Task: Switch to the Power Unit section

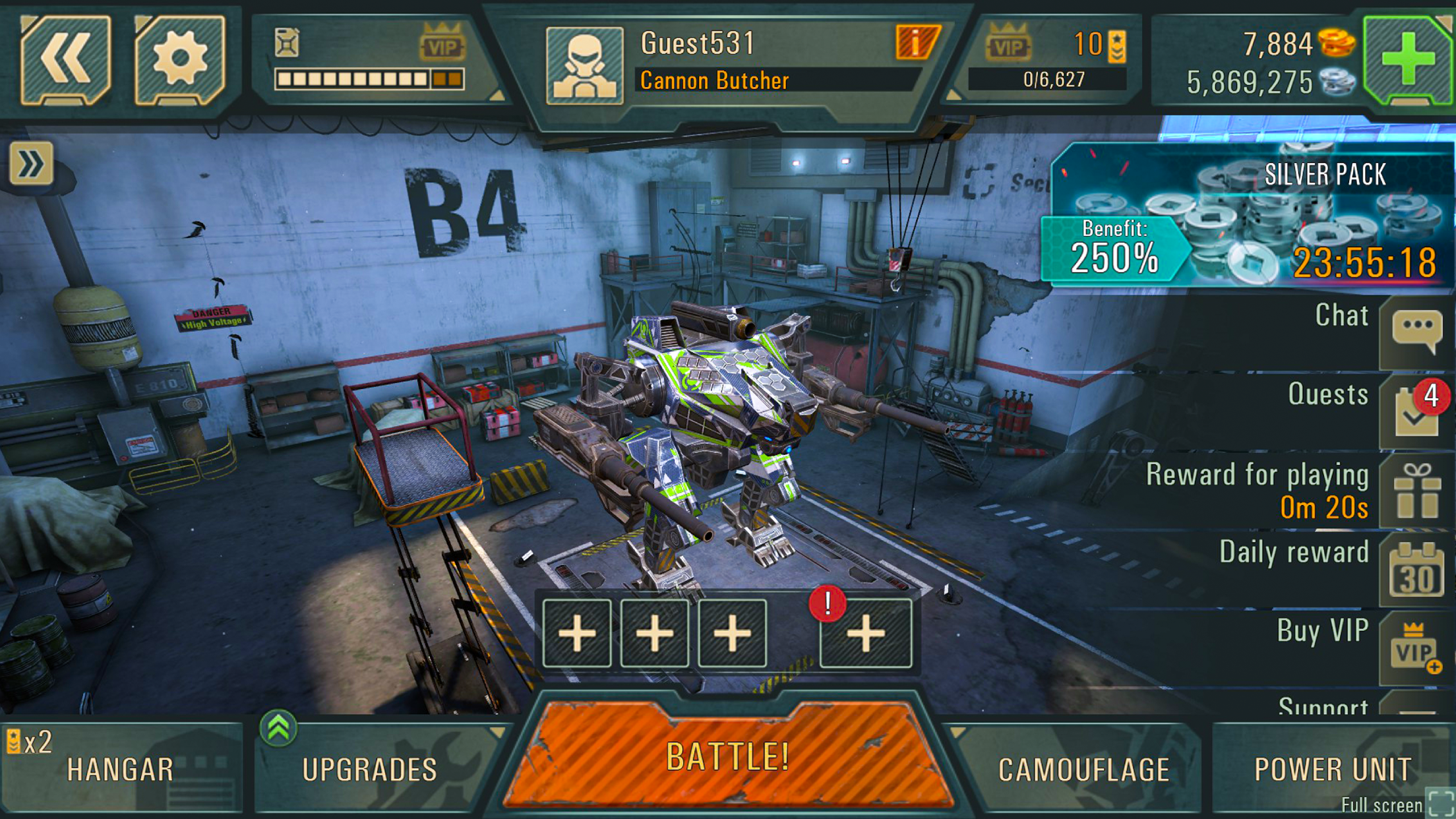Action: pyautogui.click(x=1332, y=769)
